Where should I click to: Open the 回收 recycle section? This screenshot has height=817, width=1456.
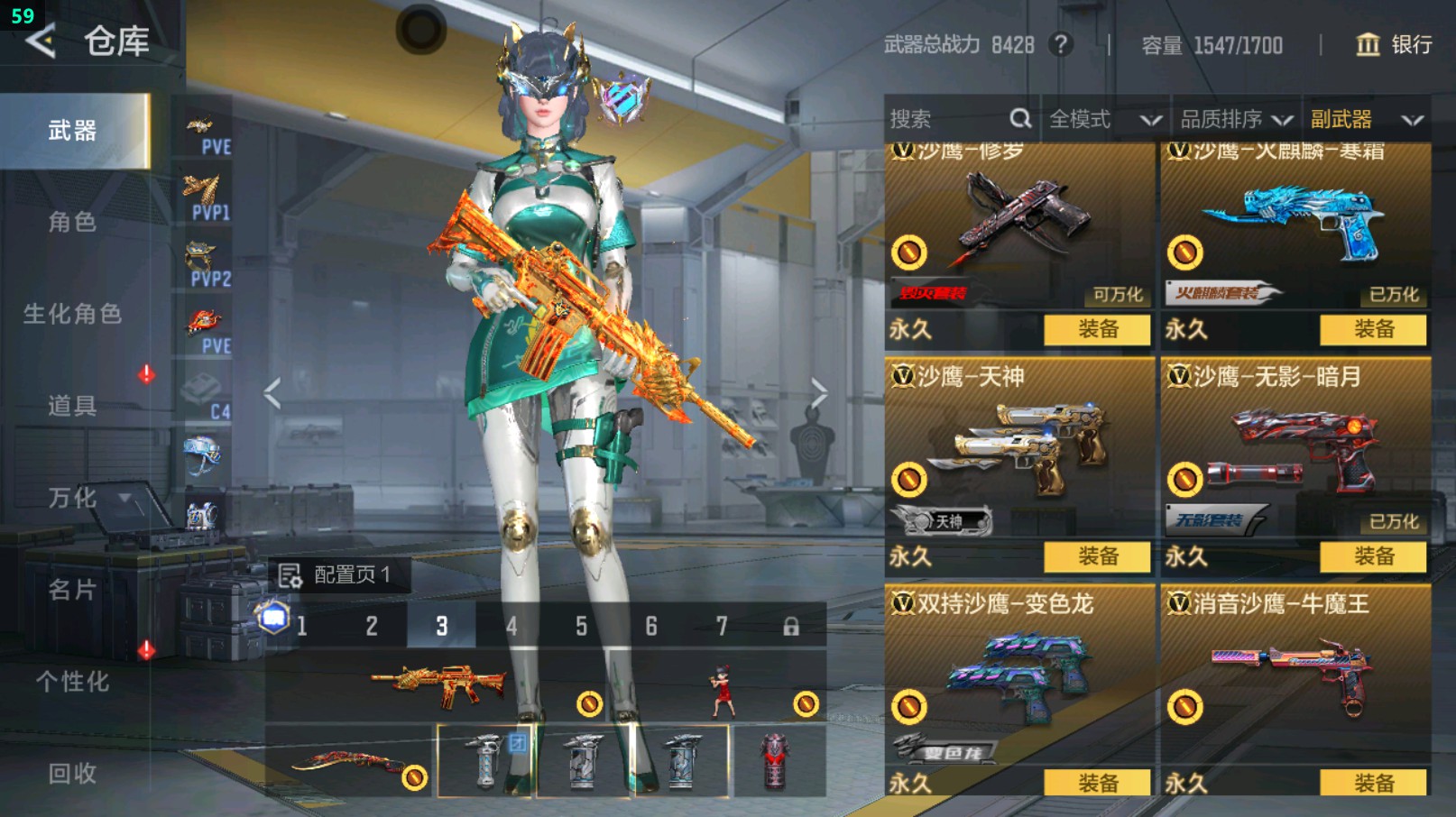[x=72, y=774]
